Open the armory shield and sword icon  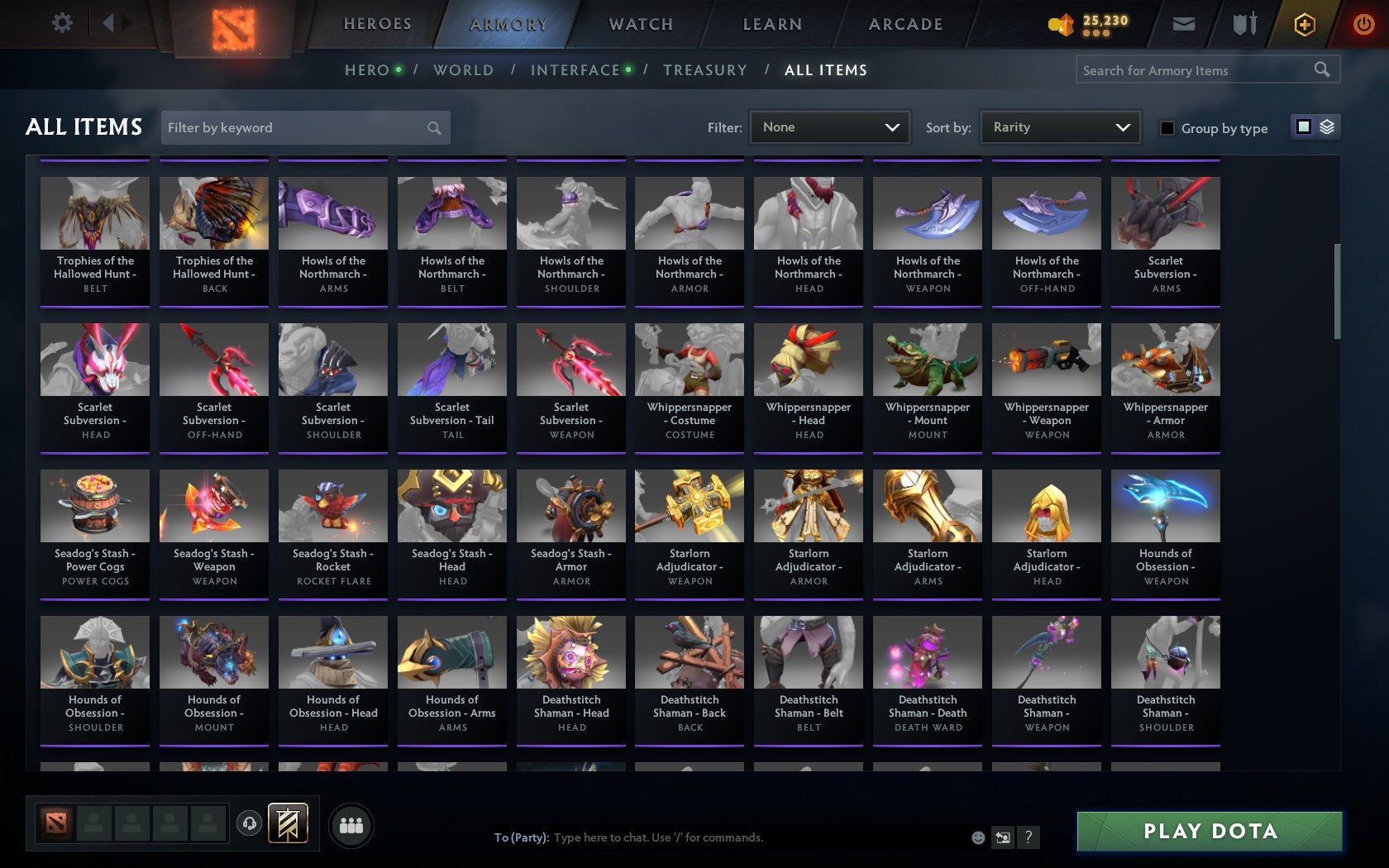tap(1243, 24)
